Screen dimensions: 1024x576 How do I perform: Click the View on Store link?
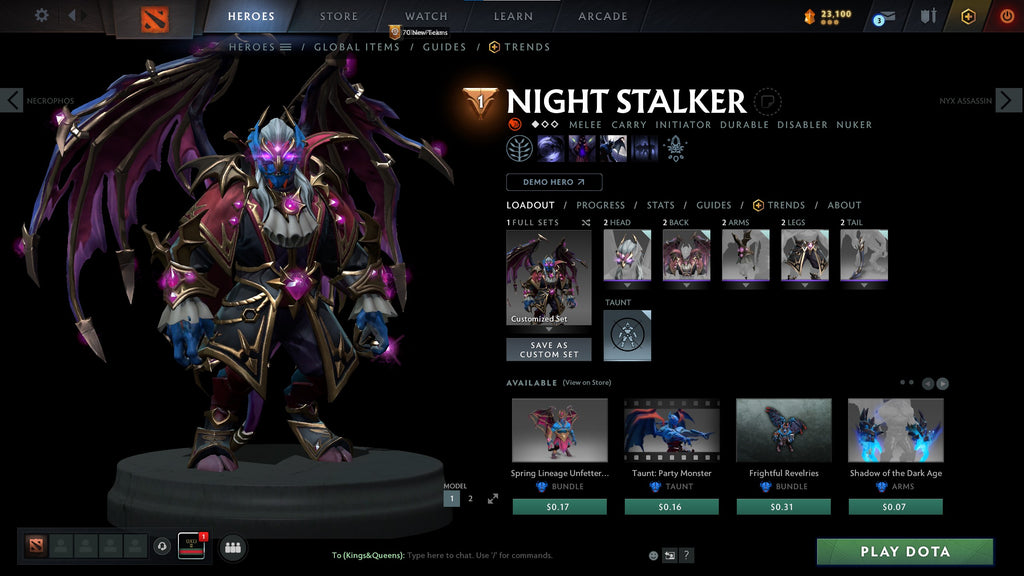point(587,383)
